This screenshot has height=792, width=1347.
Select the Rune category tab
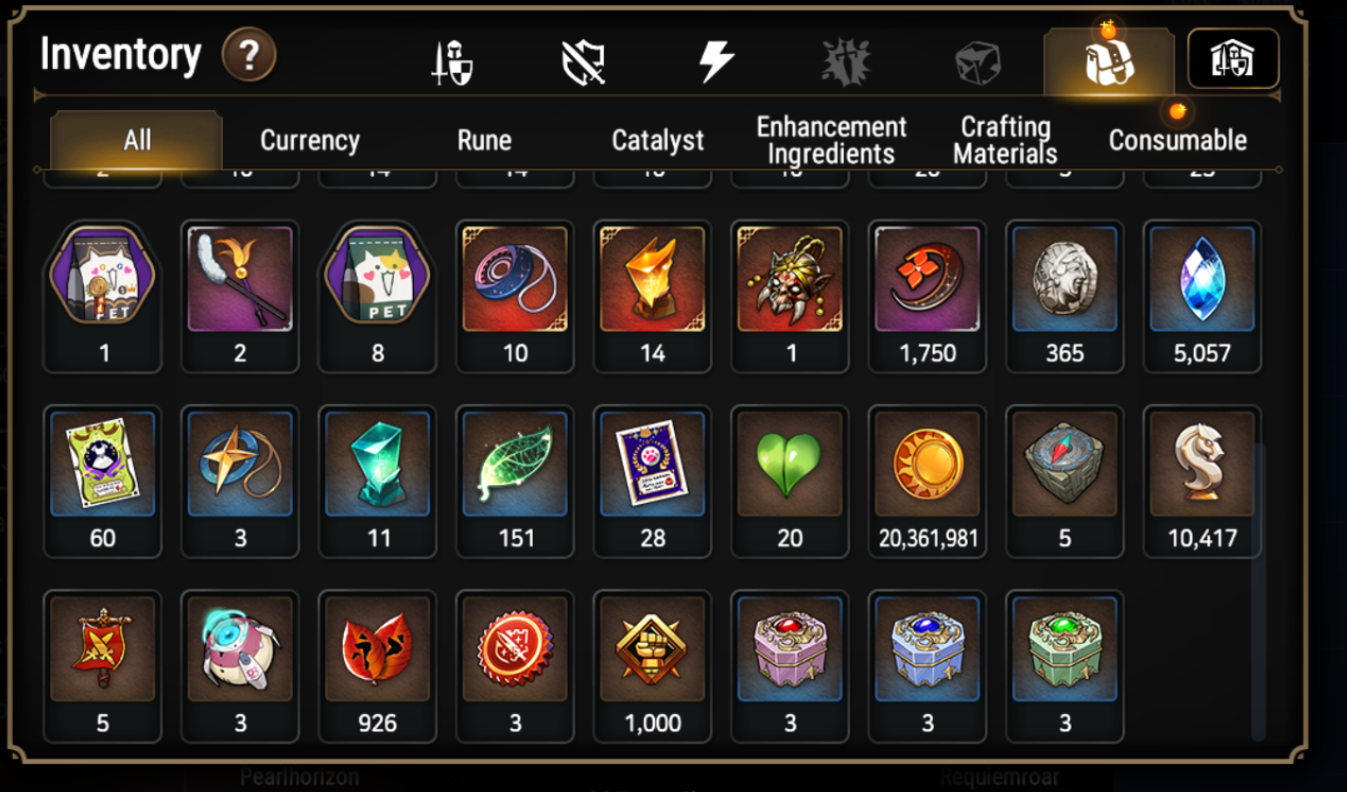coord(484,140)
